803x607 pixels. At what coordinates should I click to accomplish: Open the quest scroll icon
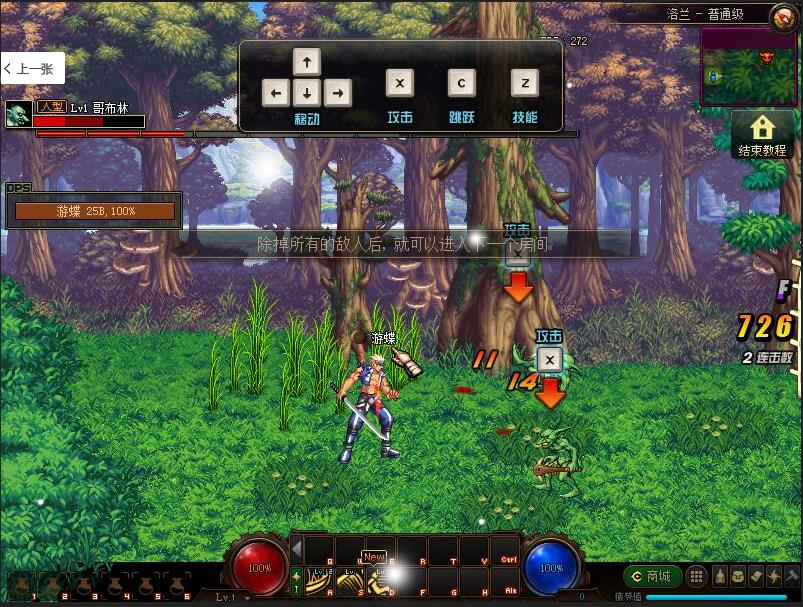point(755,577)
